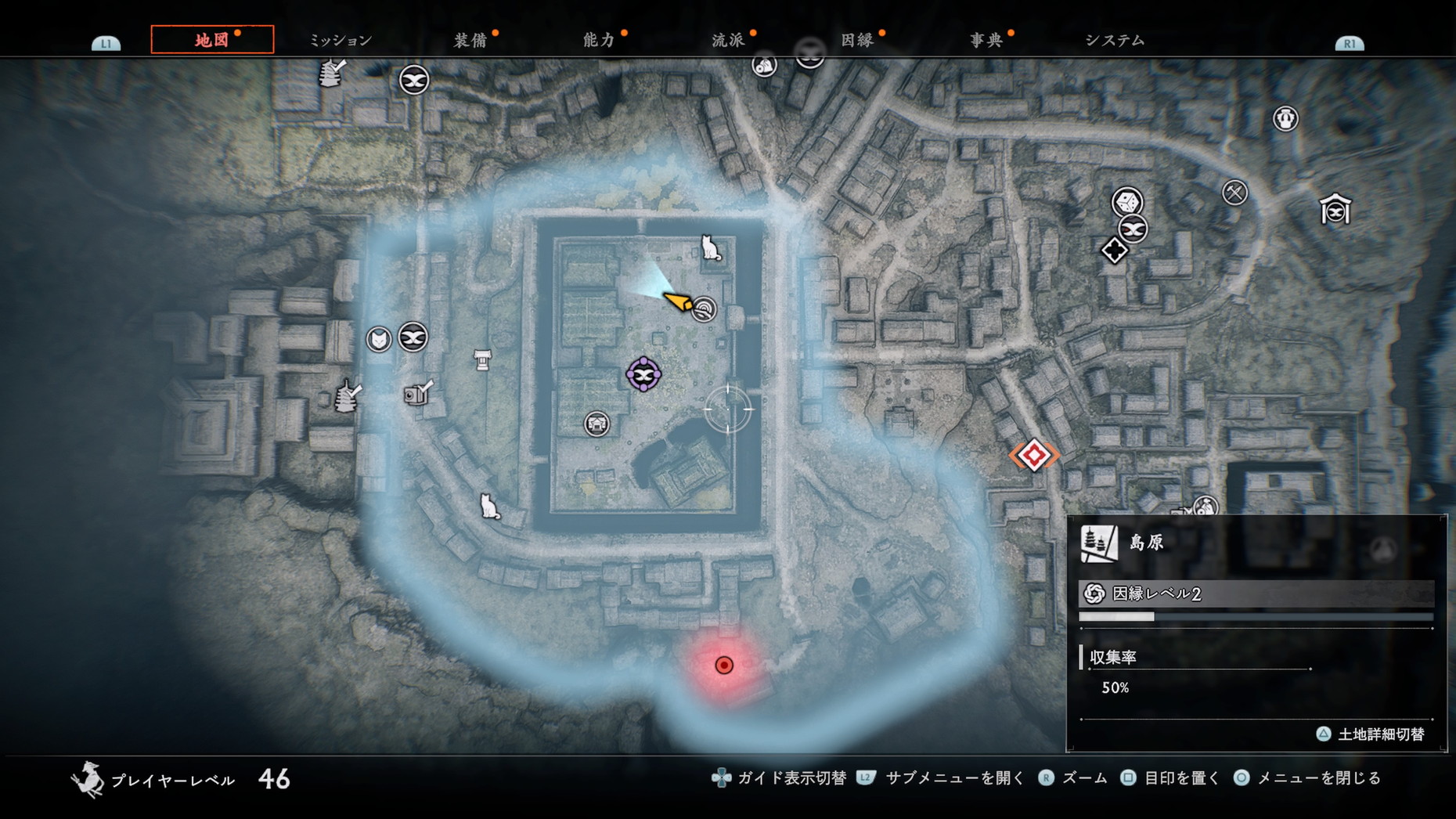The width and height of the screenshot is (1456, 819).
Task: Select the 因縁レベル2 row in the area panel
Action: click(x=1256, y=594)
